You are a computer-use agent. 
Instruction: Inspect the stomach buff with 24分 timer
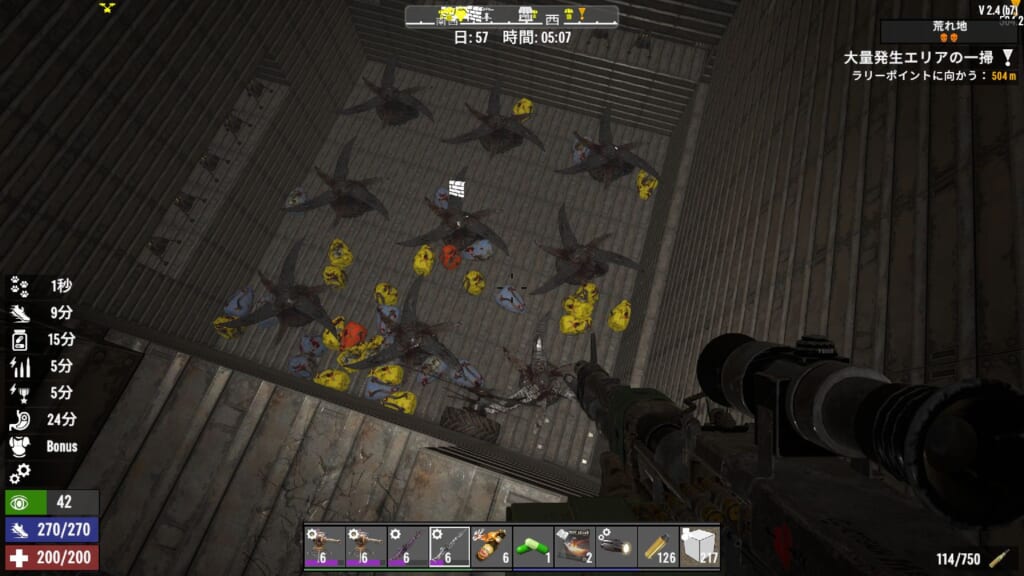click(x=20, y=420)
